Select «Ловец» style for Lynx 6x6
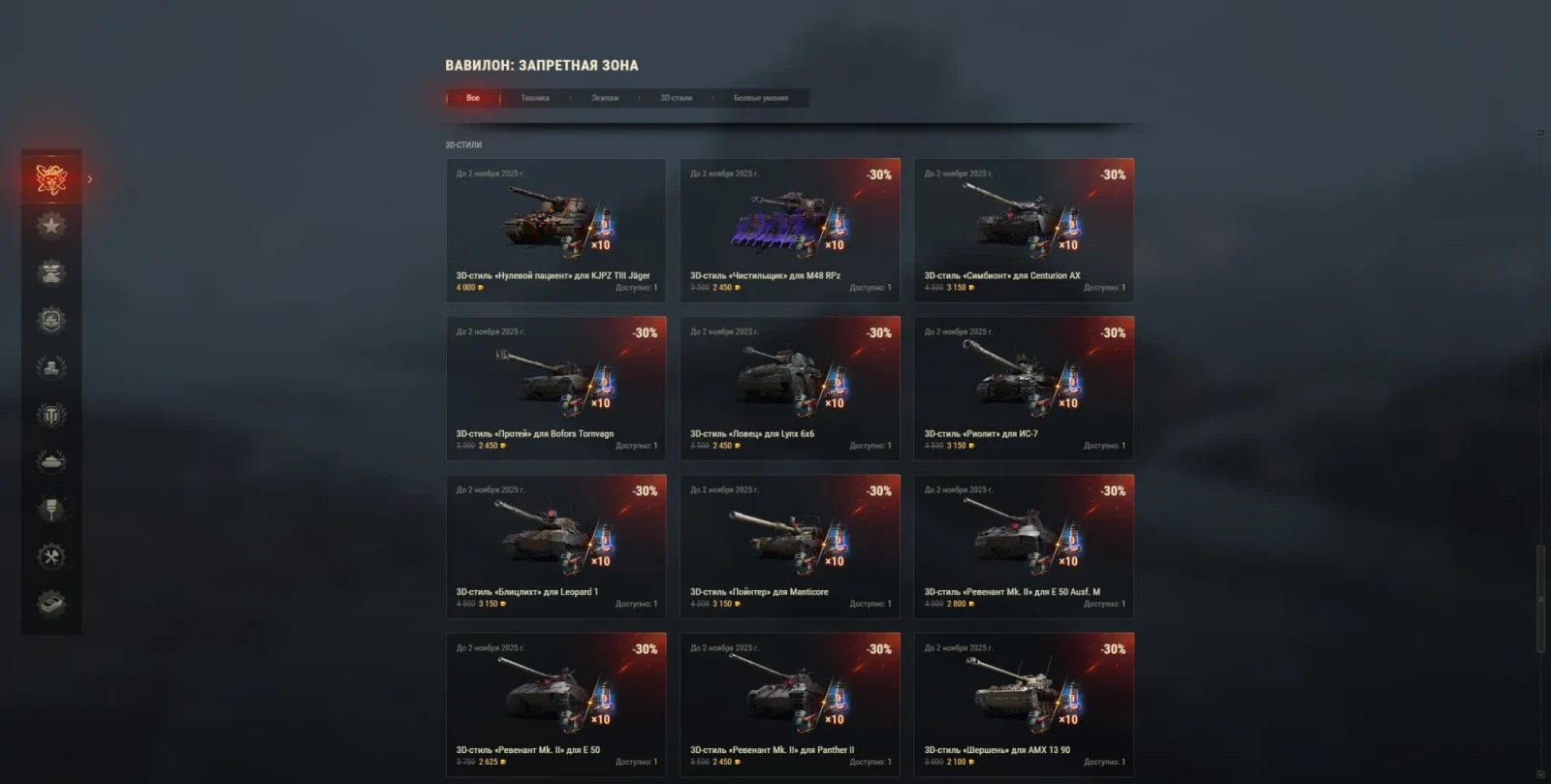The image size is (1551, 784). click(x=790, y=389)
